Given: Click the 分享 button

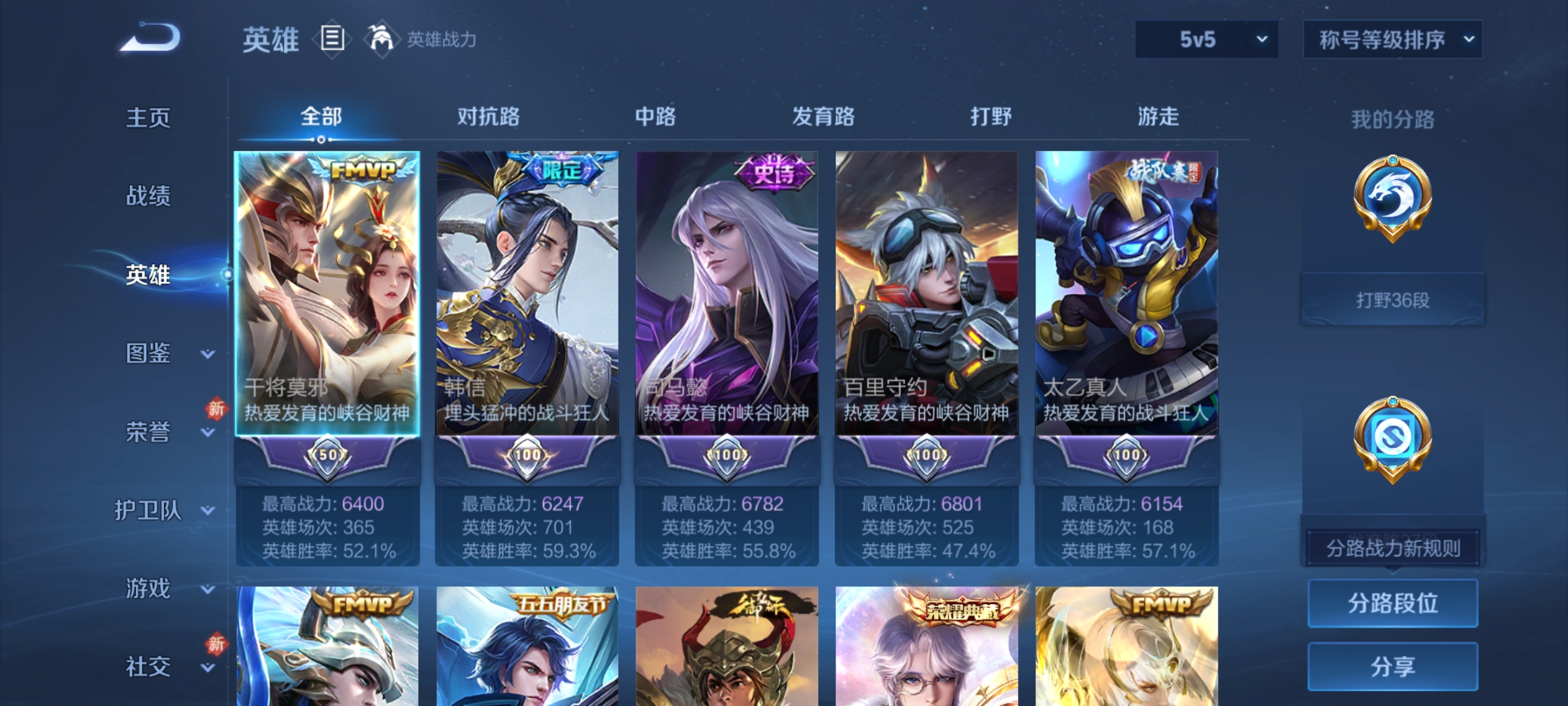Looking at the screenshot, I should [x=1393, y=665].
